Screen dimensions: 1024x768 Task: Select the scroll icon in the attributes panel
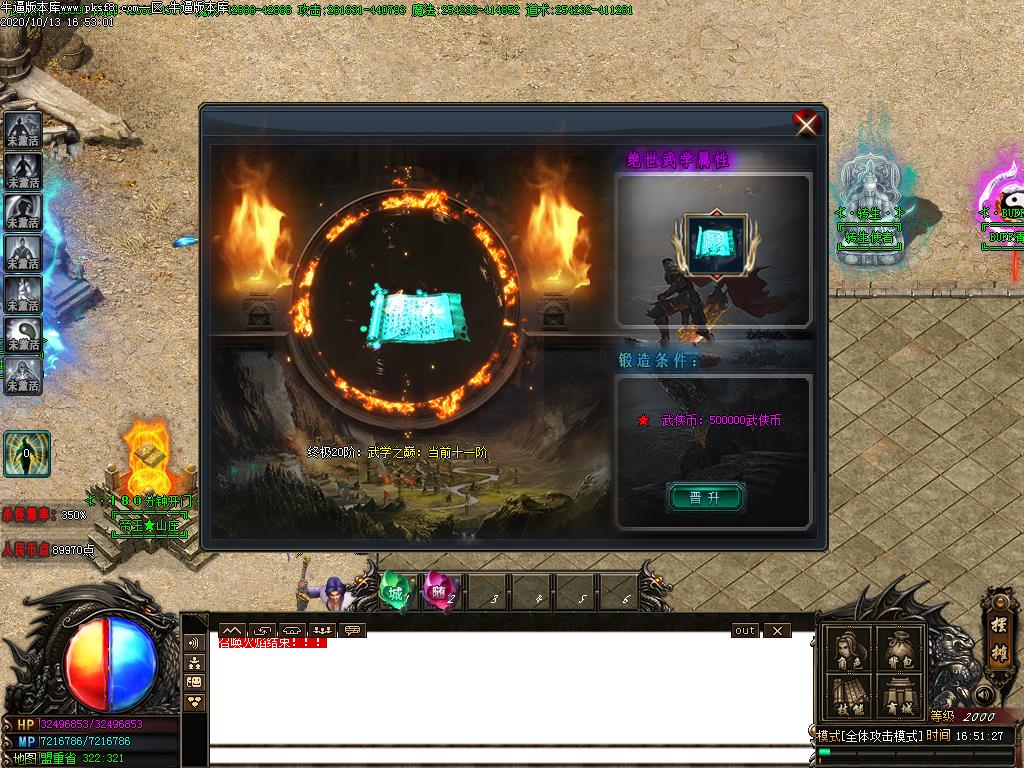click(x=715, y=241)
